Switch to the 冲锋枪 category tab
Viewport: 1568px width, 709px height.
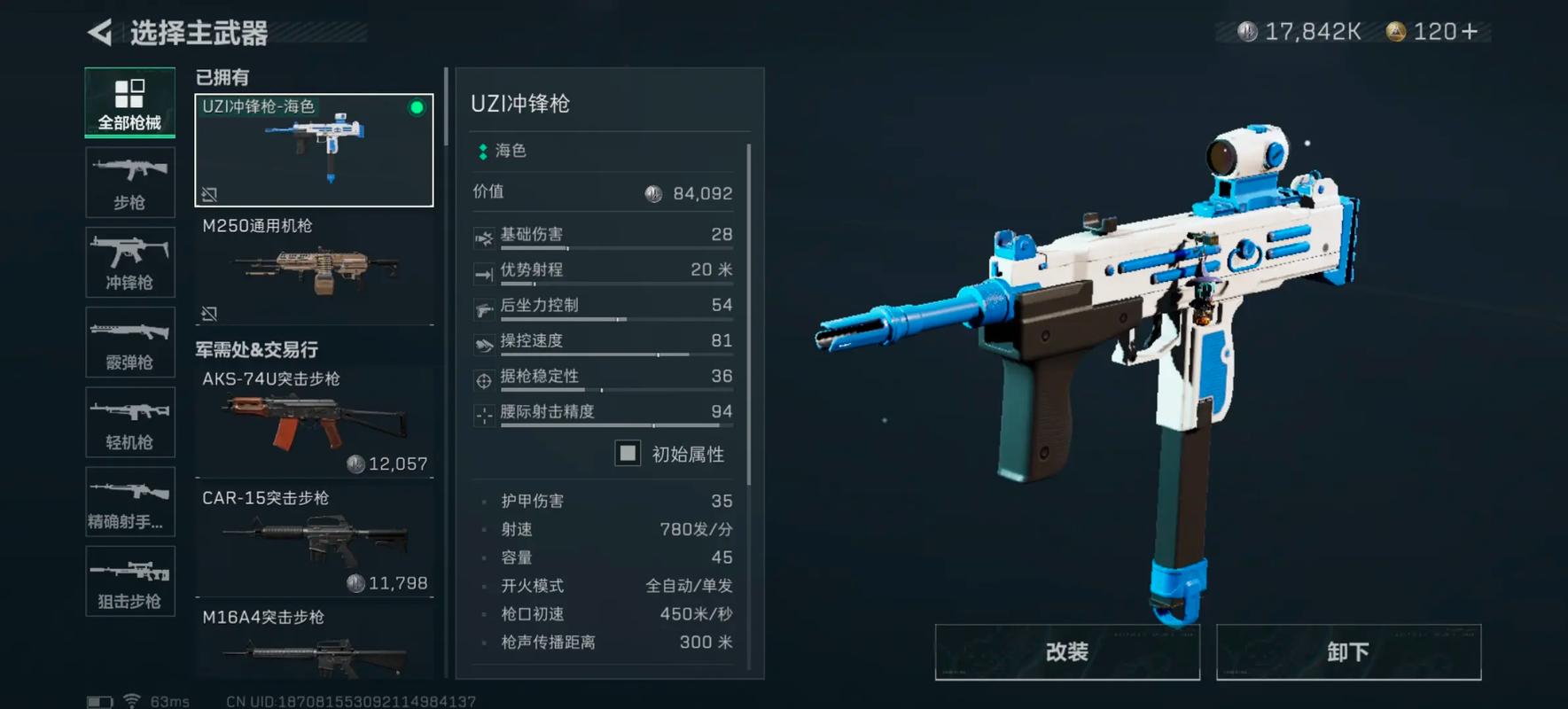[x=129, y=262]
